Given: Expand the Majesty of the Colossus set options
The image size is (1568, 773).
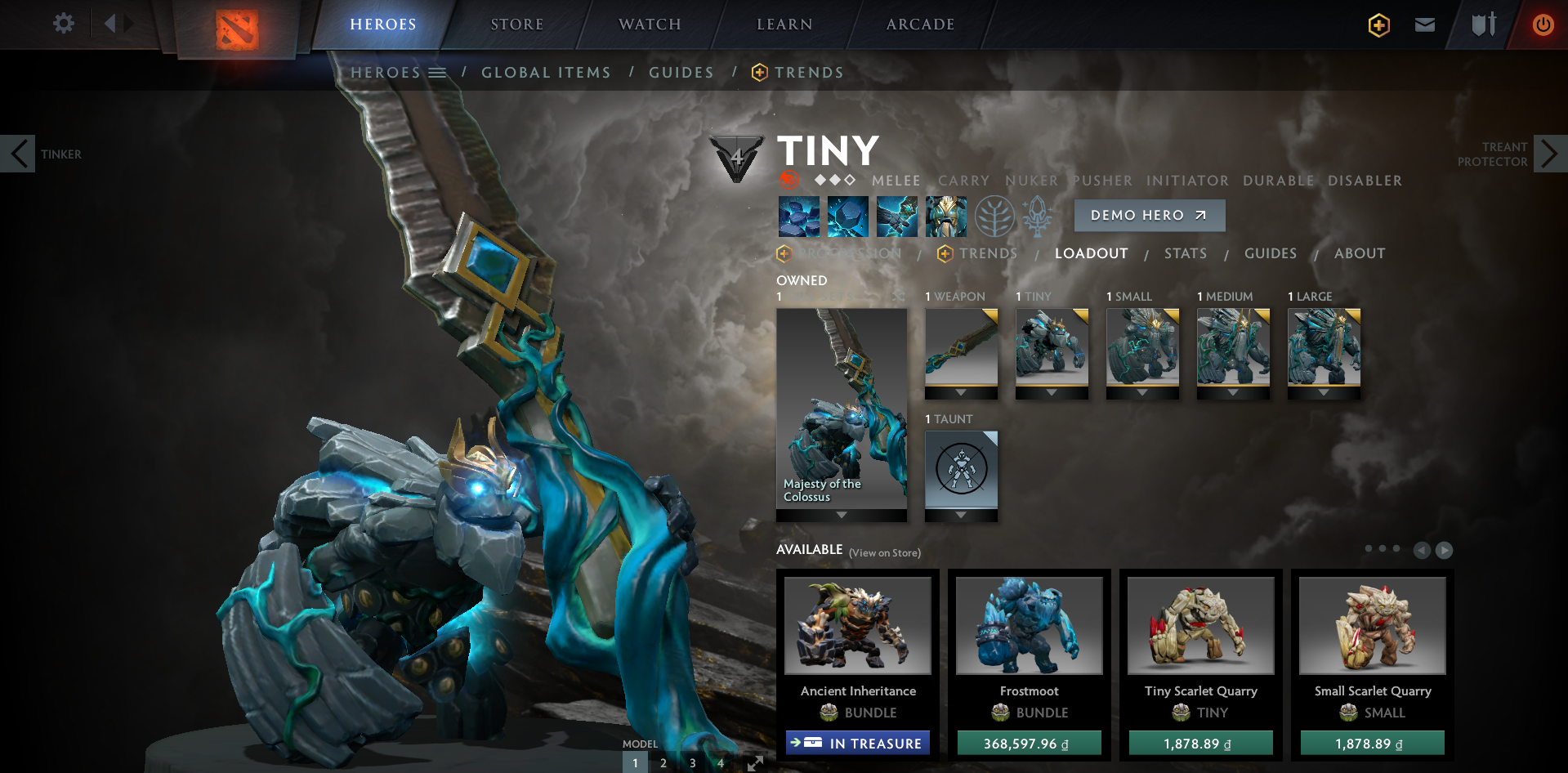Looking at the screenshot, I should pyautogui.click(x=842, y=514).
